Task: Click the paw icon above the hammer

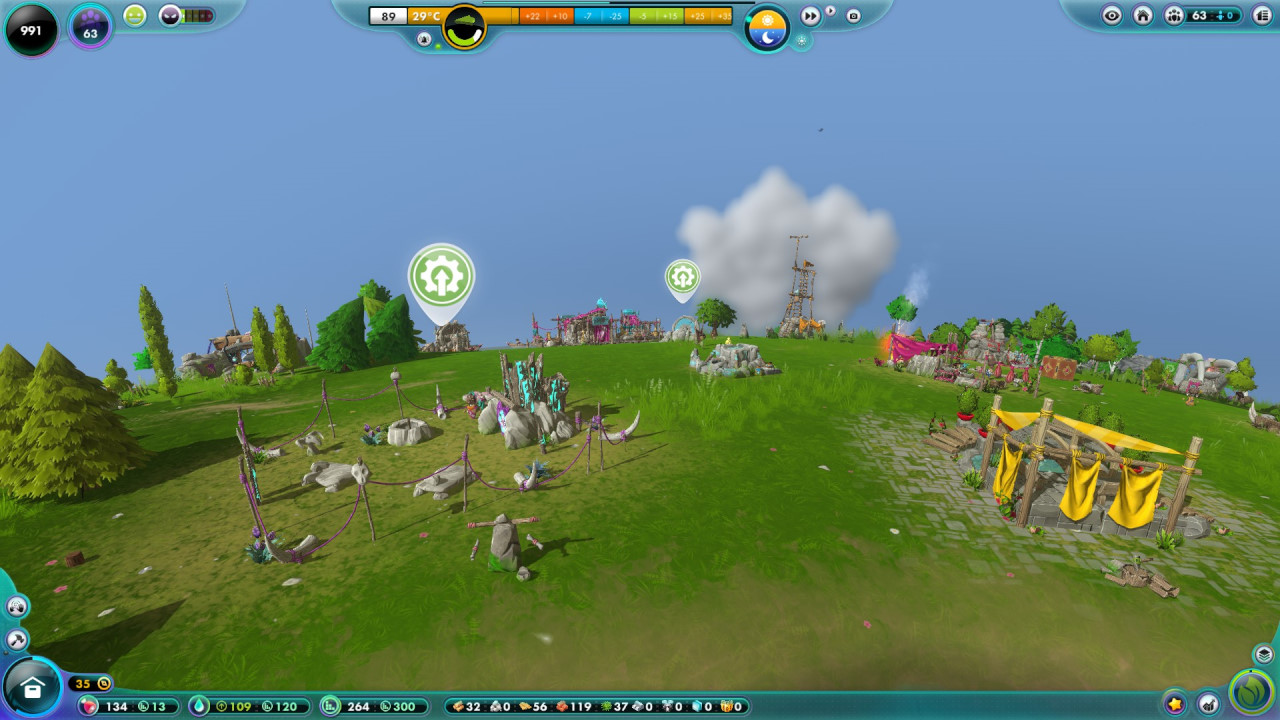Action: pyautogui.click(x=17, y=606)
